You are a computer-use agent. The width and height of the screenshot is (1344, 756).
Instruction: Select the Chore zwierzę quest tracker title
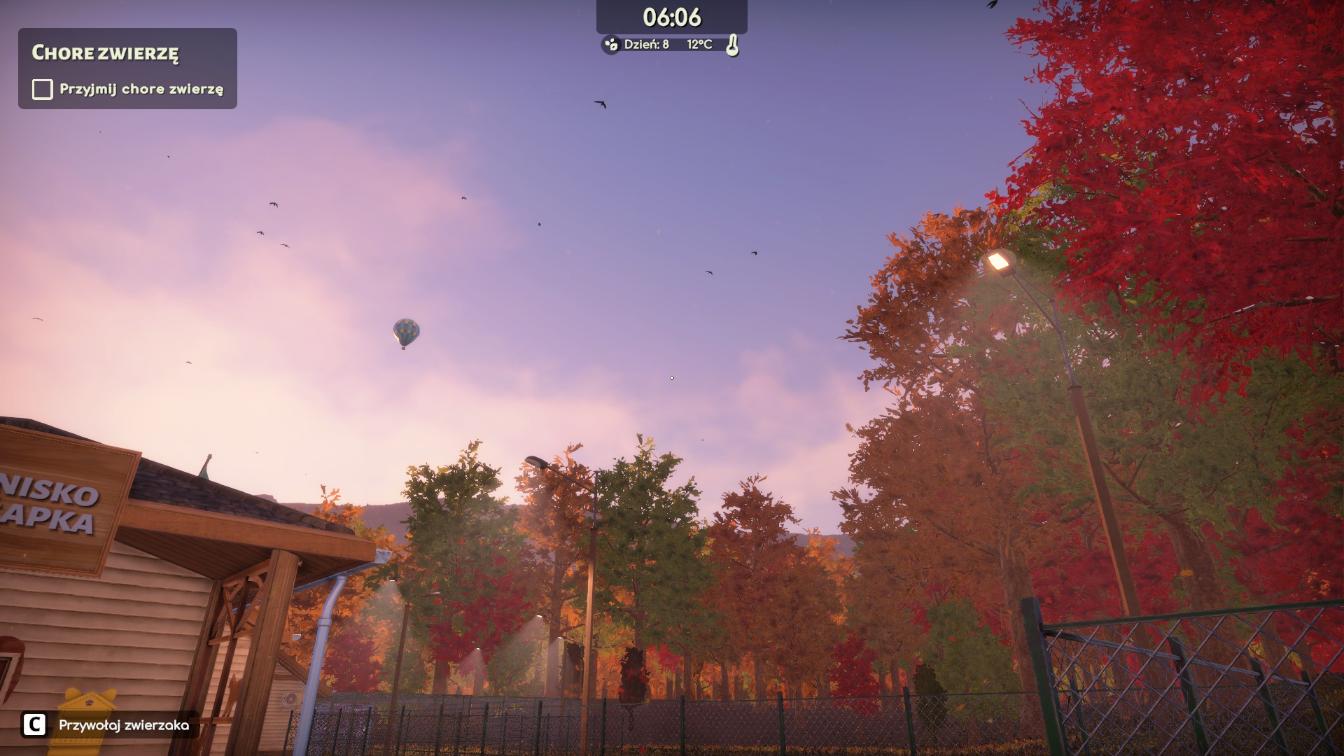(105, 53)
